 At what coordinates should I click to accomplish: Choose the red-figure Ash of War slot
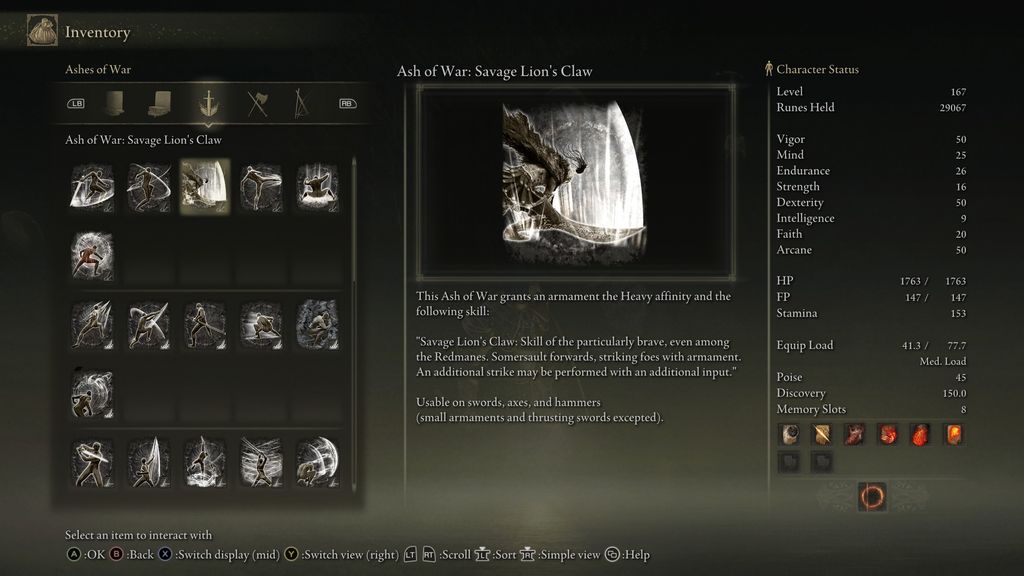pos(92,255)
